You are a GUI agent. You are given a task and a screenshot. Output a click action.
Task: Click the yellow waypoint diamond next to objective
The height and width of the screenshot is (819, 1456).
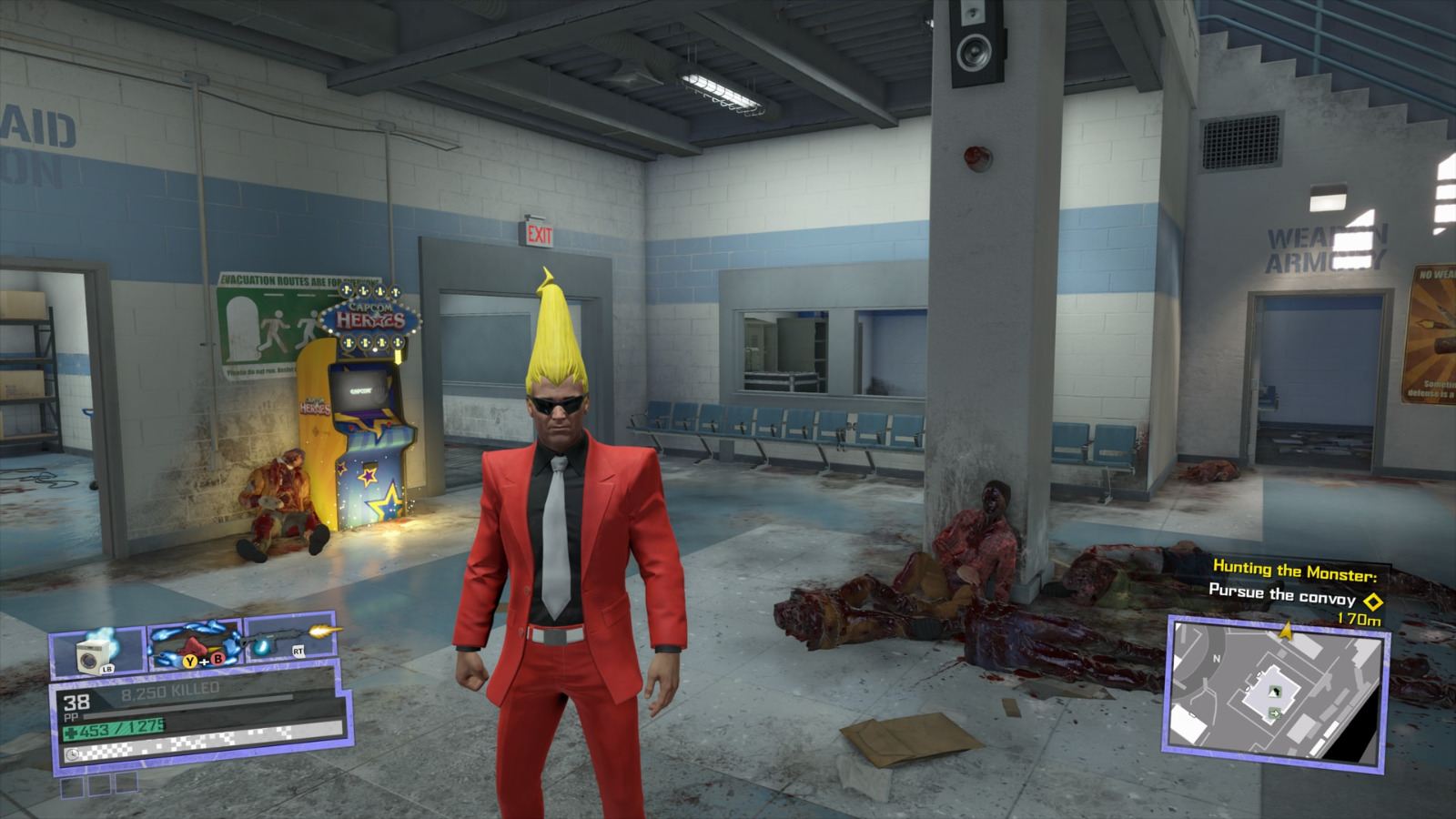tap(1372, 603)
